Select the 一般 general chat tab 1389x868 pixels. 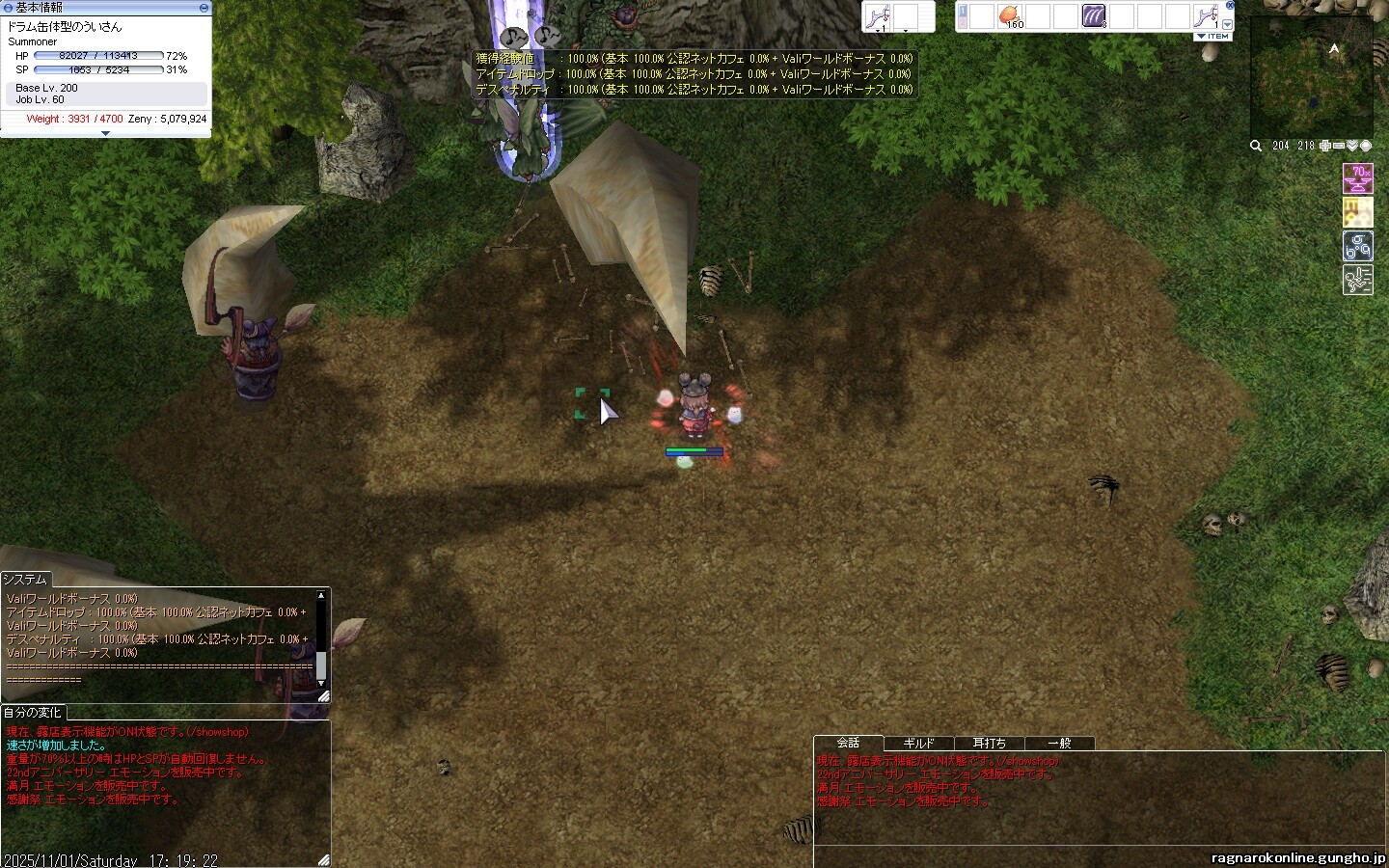[1059, 743]
